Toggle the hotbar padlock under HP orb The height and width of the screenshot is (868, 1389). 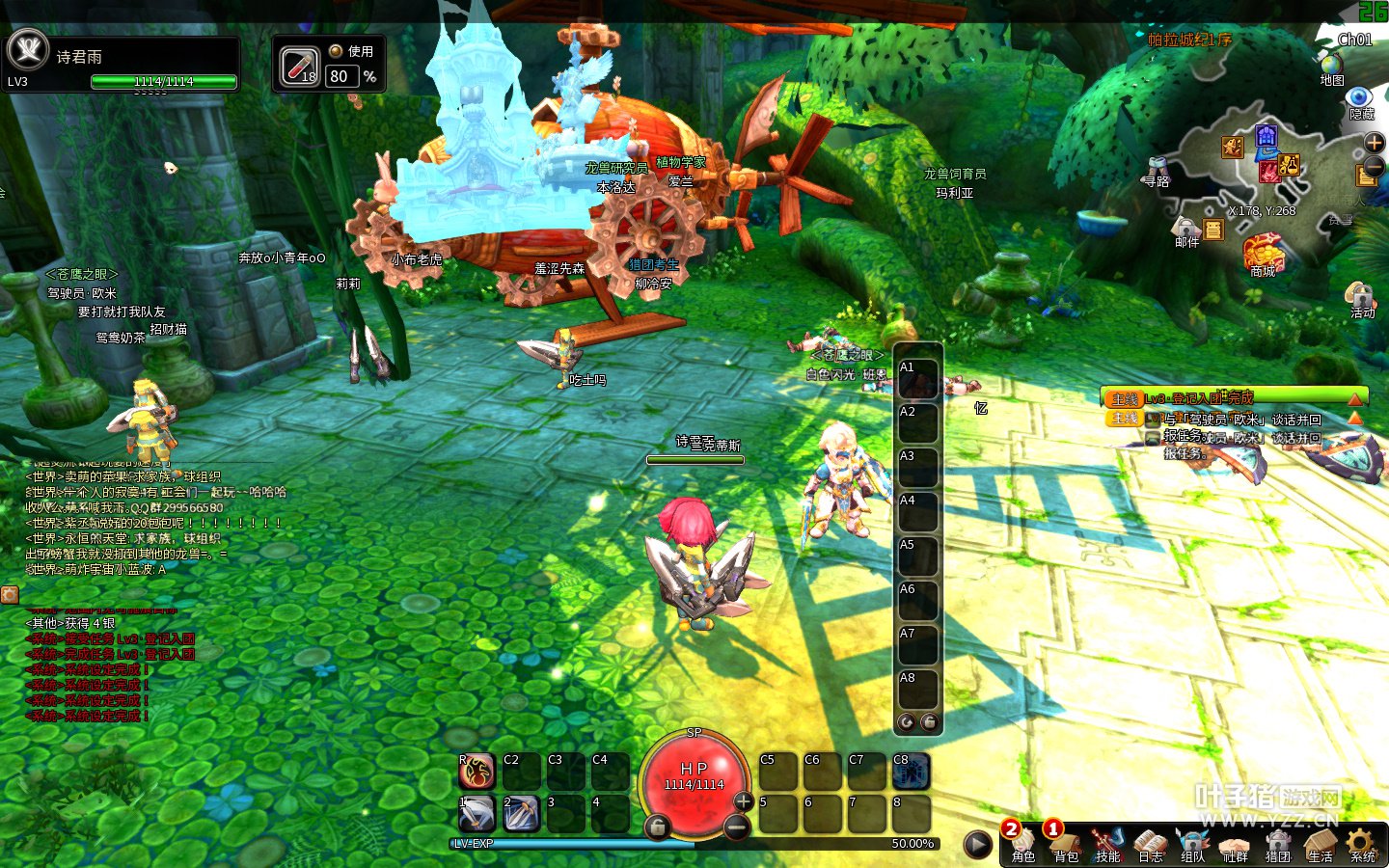[x=657, y=827]
